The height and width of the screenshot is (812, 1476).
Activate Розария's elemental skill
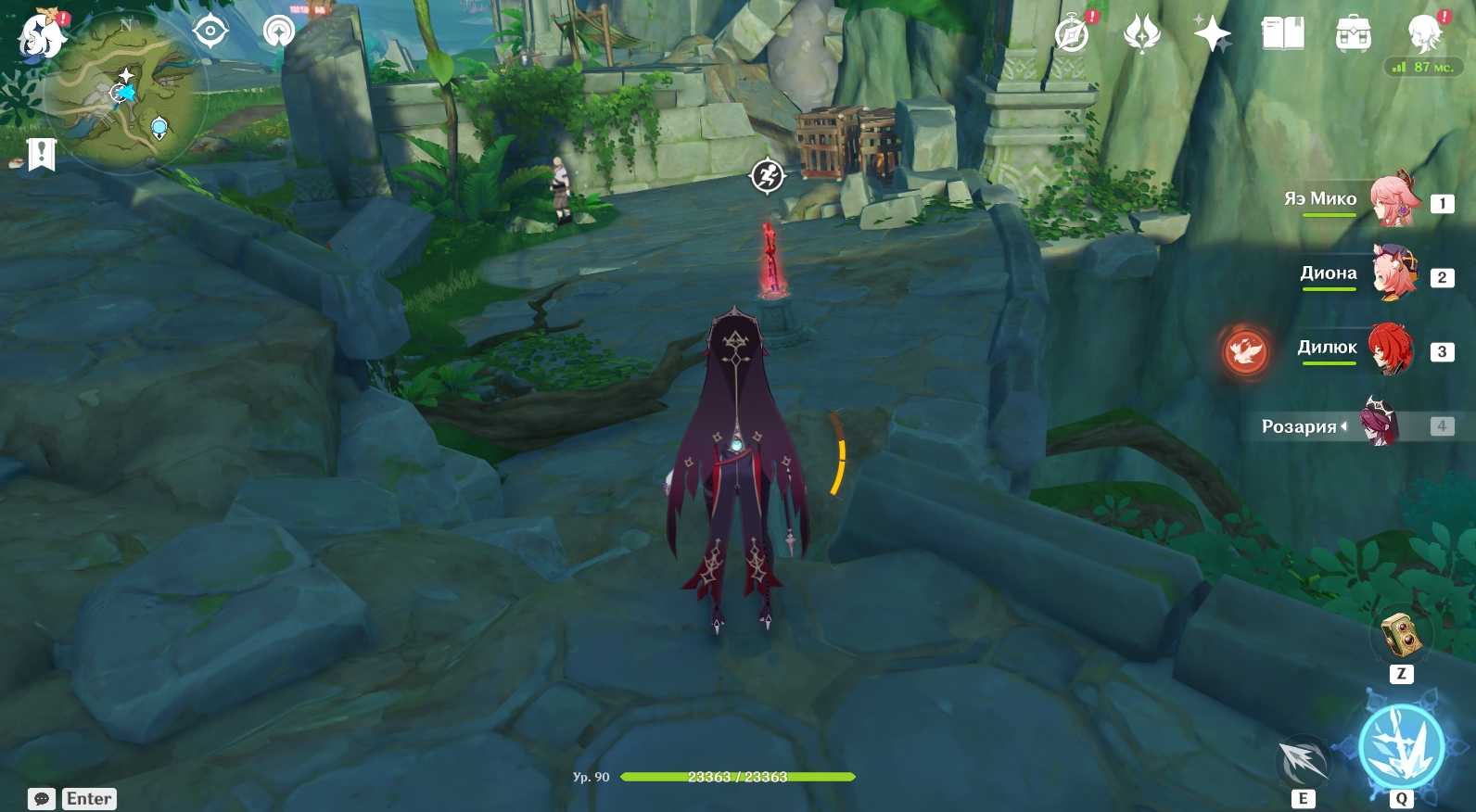(1303, 761)
